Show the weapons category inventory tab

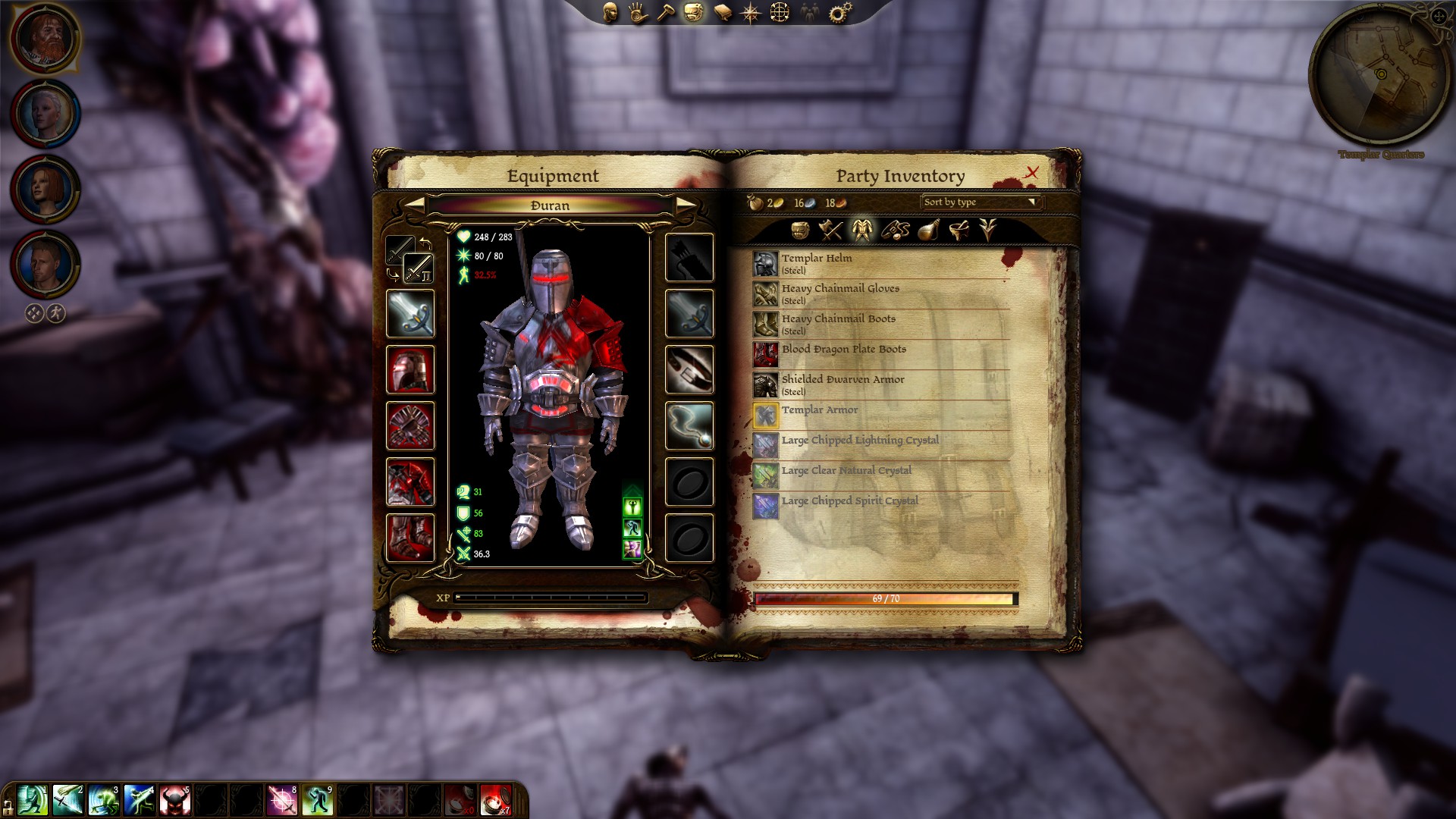click(x=831, y=230)
